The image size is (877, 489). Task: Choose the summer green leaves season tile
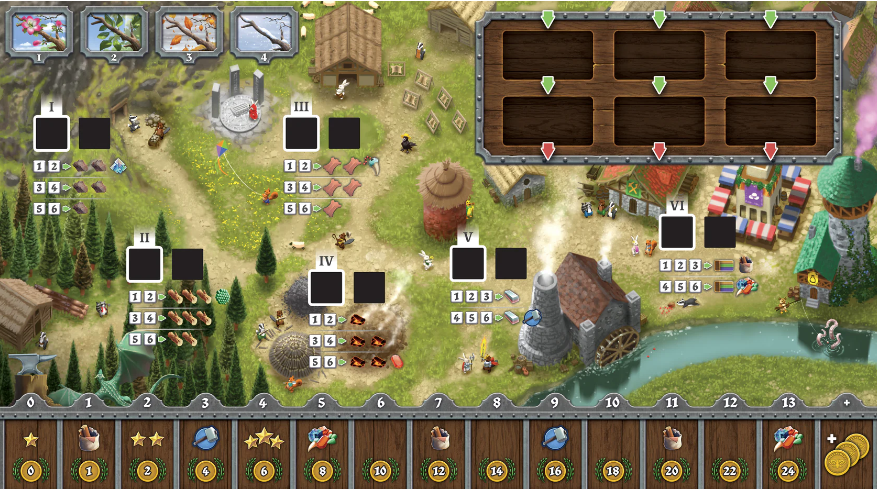pos(113,30)
